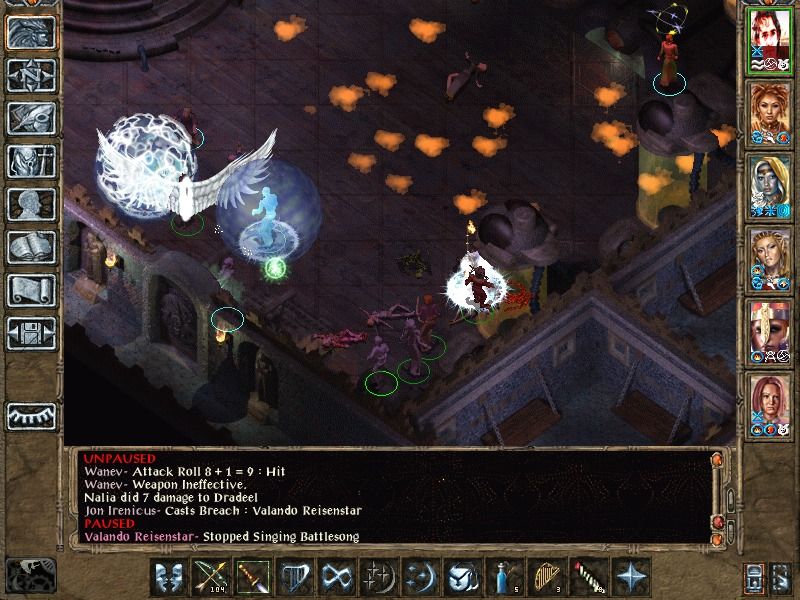The width and height of the screenshot is (800, 600).
Task: Open options with the floppy disk icon
Action: [x=31, y=331]
